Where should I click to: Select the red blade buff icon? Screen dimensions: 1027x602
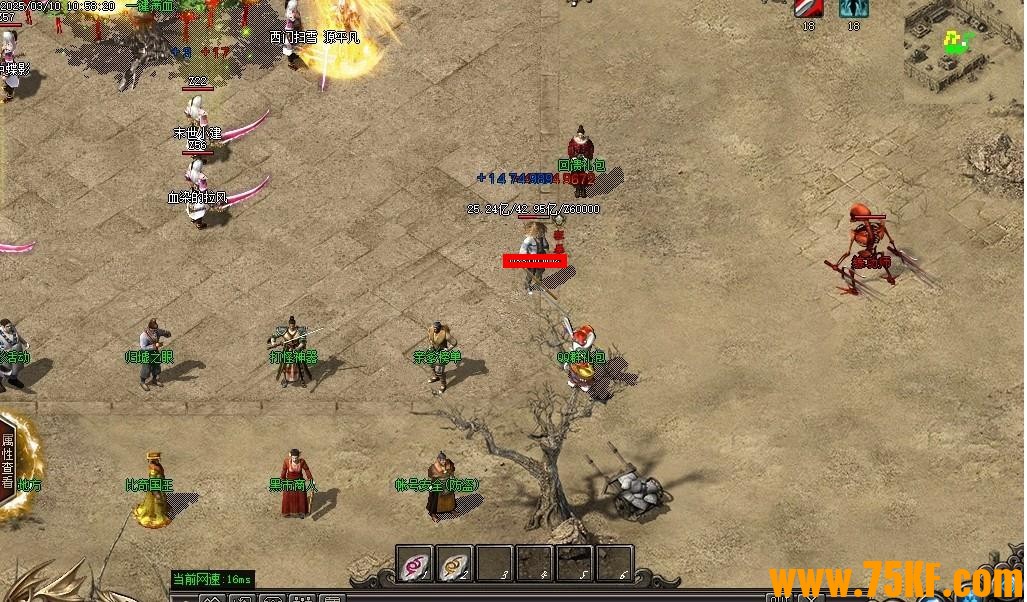[x=808, y=8]
